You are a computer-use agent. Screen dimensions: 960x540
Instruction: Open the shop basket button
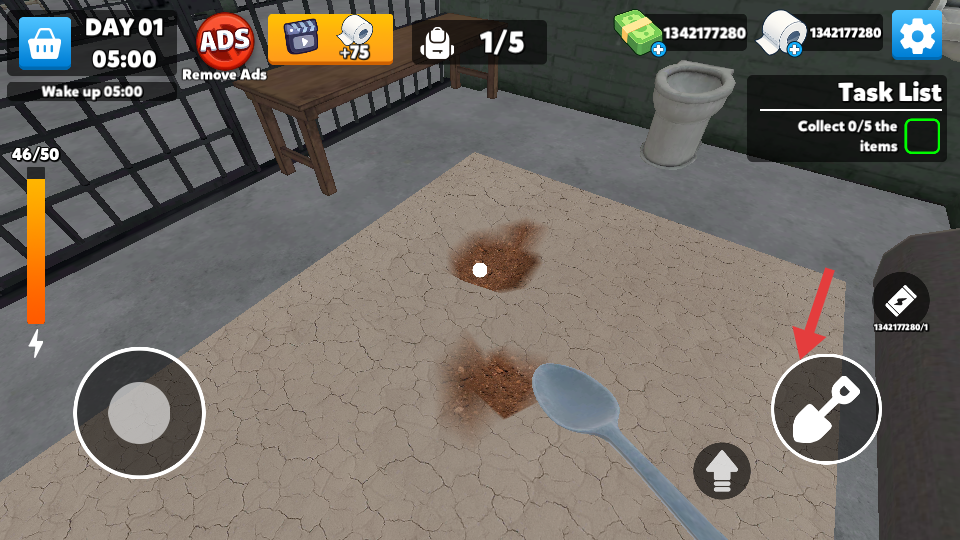coord(45,43)
